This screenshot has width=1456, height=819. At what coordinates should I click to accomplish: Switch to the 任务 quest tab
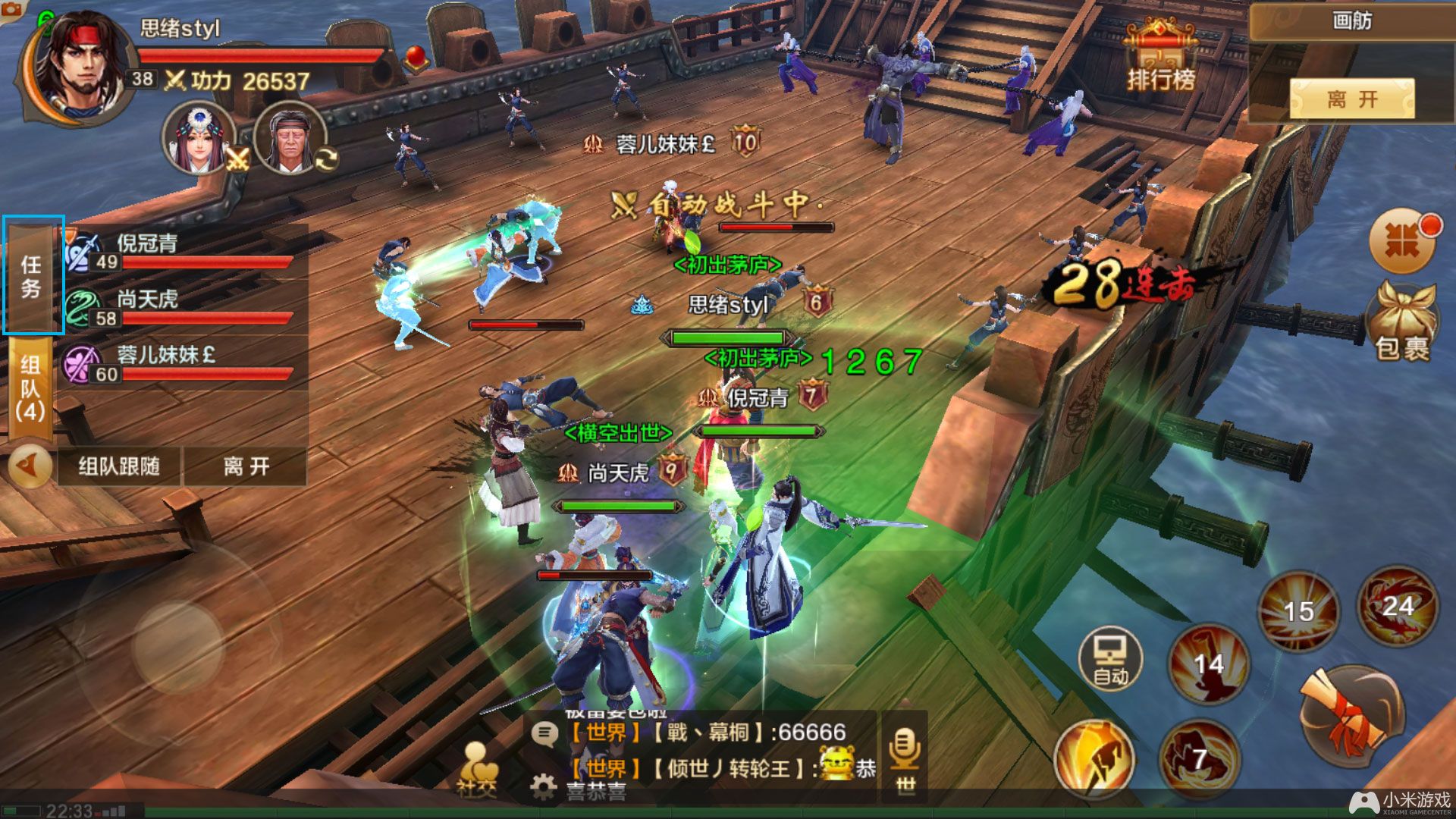coord(33,275)
